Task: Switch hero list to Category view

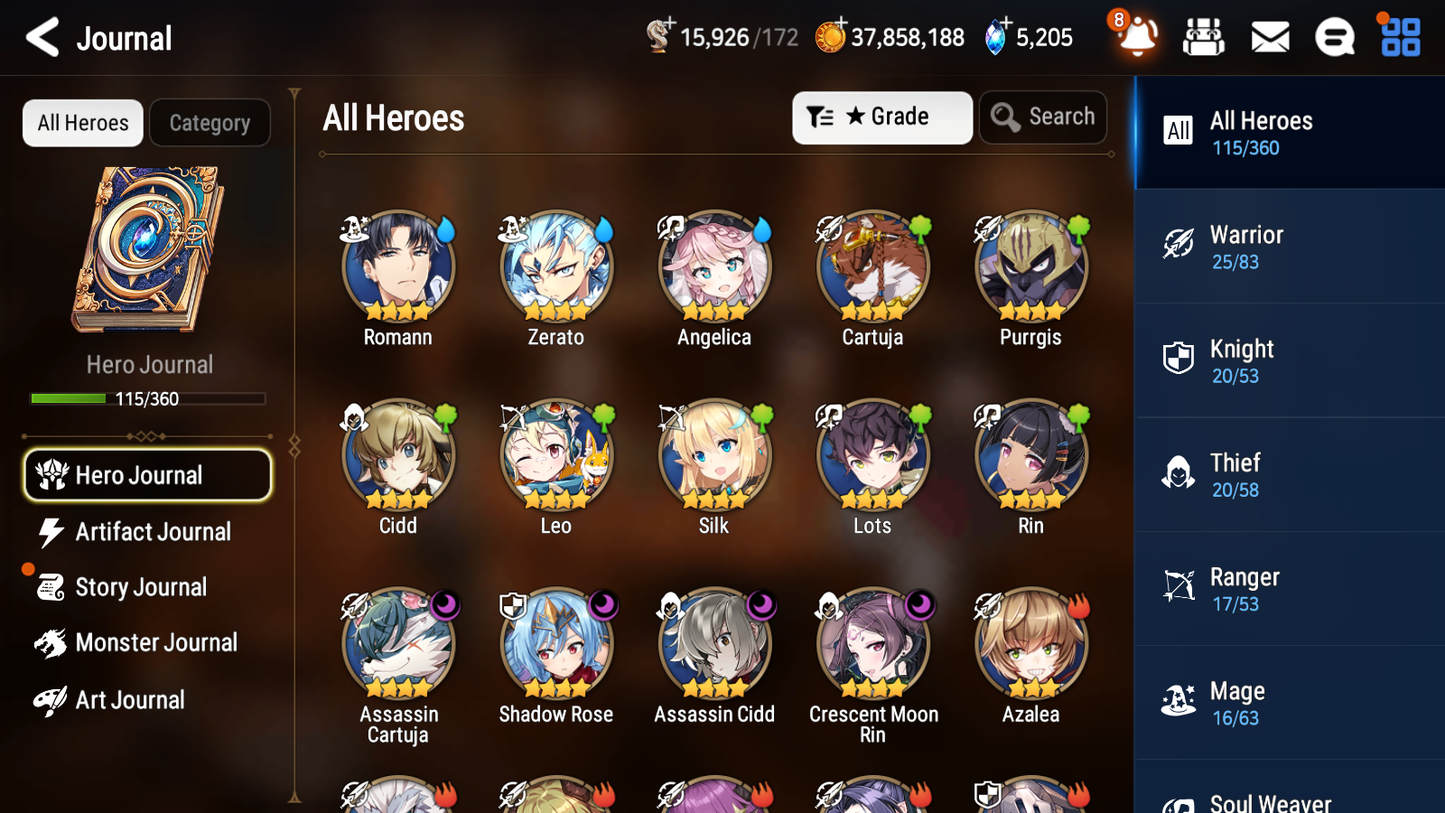Action: 210,122
